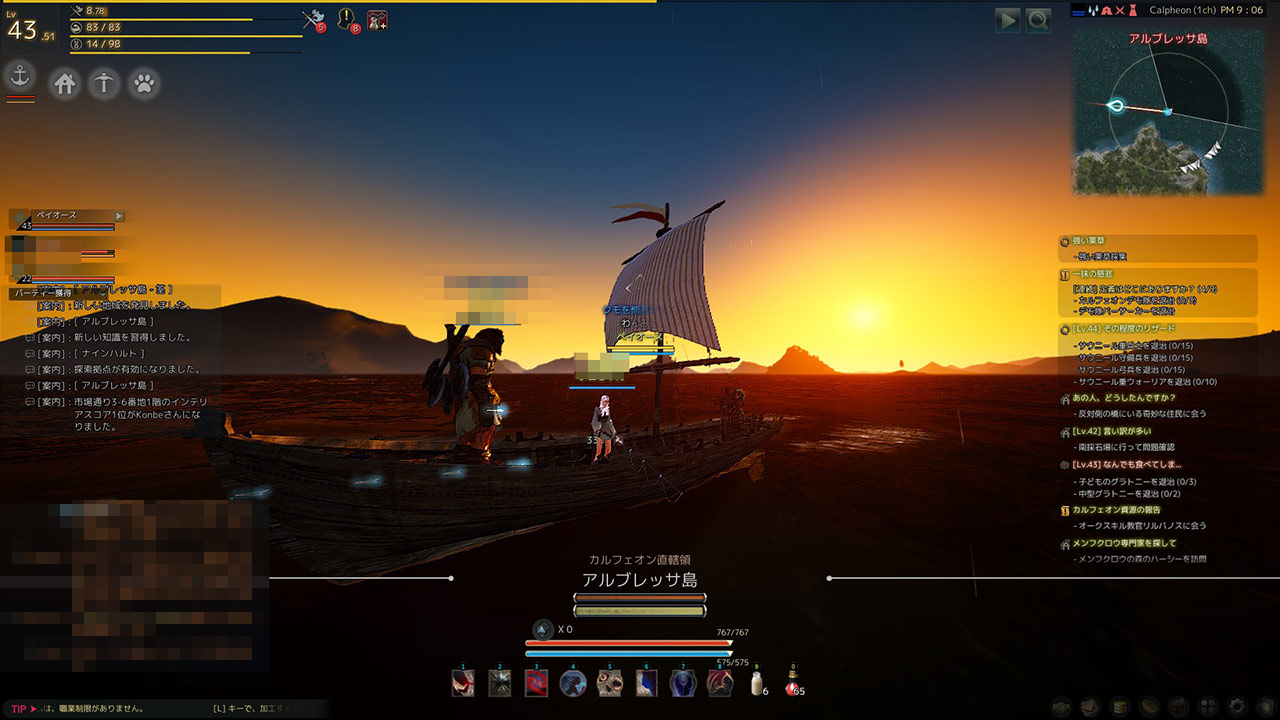The image size is (1280, 720).
Task: Use the milk bottle in quickslot 9
Action: tap(755, 683)
